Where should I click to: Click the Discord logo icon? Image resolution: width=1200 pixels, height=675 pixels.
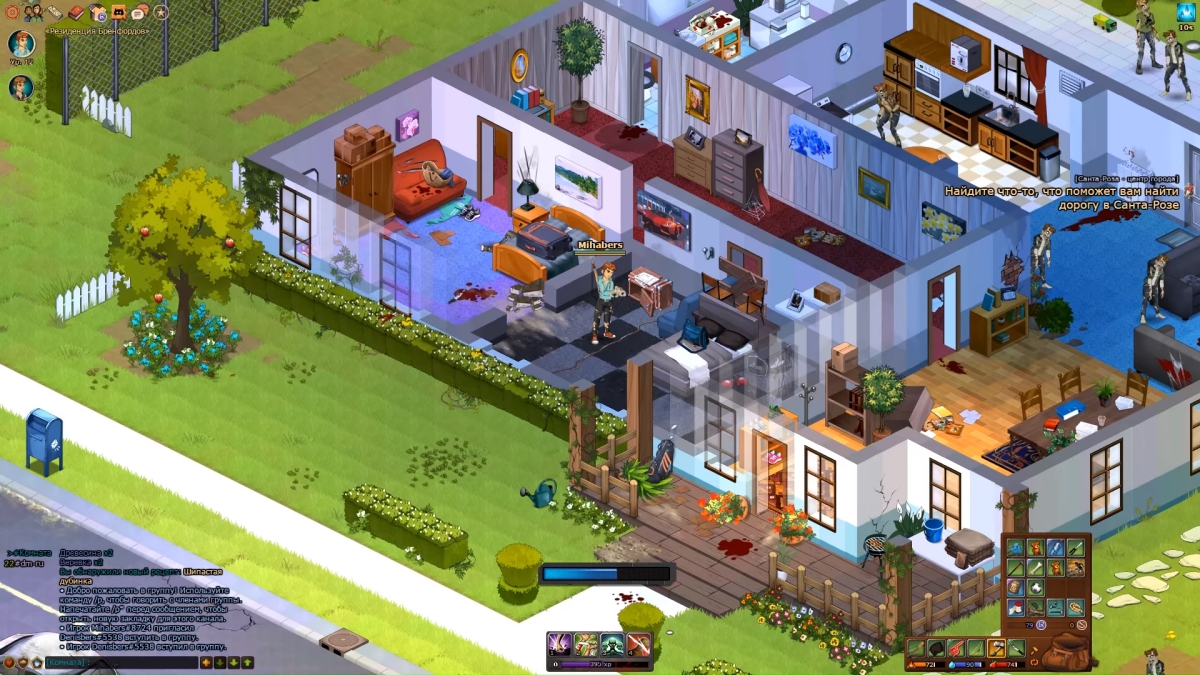[x=118, y=12]
